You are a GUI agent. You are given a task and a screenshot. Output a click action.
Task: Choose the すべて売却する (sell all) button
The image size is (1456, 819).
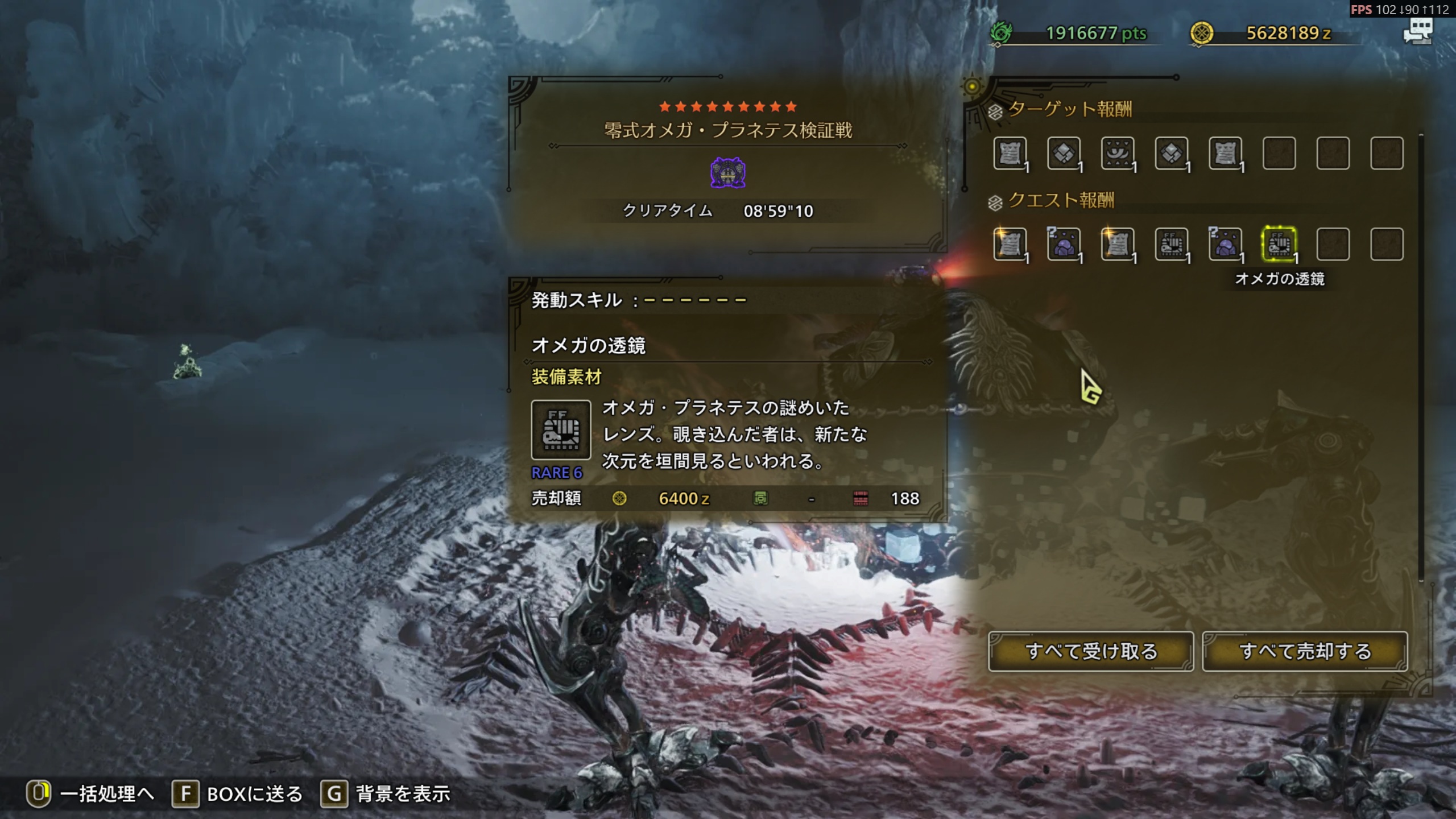point(1305,651)
